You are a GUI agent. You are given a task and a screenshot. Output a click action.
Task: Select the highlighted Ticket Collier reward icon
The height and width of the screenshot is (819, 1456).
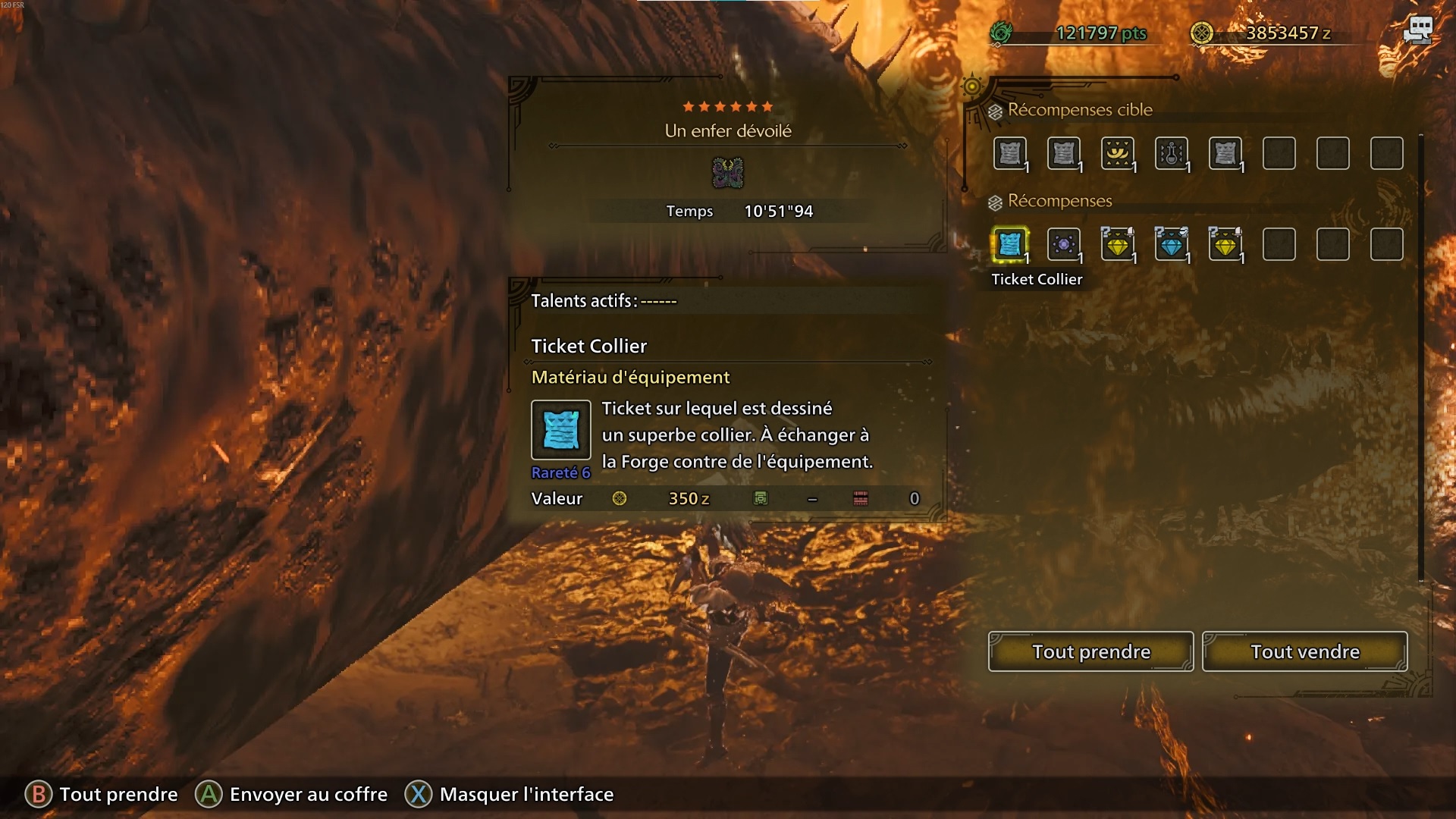point(1009,244)
